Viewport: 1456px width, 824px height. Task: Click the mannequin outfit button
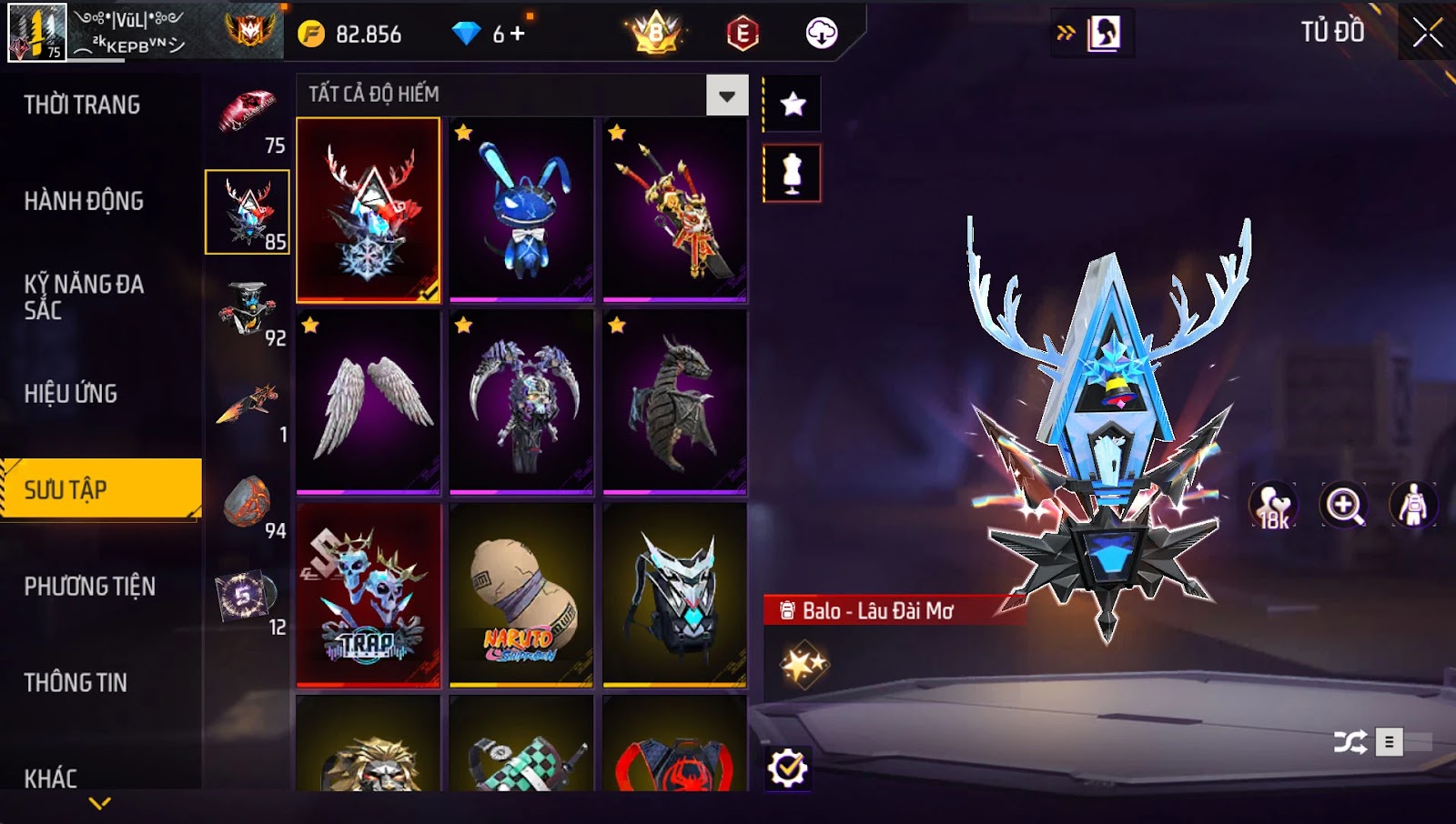(x=792, y=173)
